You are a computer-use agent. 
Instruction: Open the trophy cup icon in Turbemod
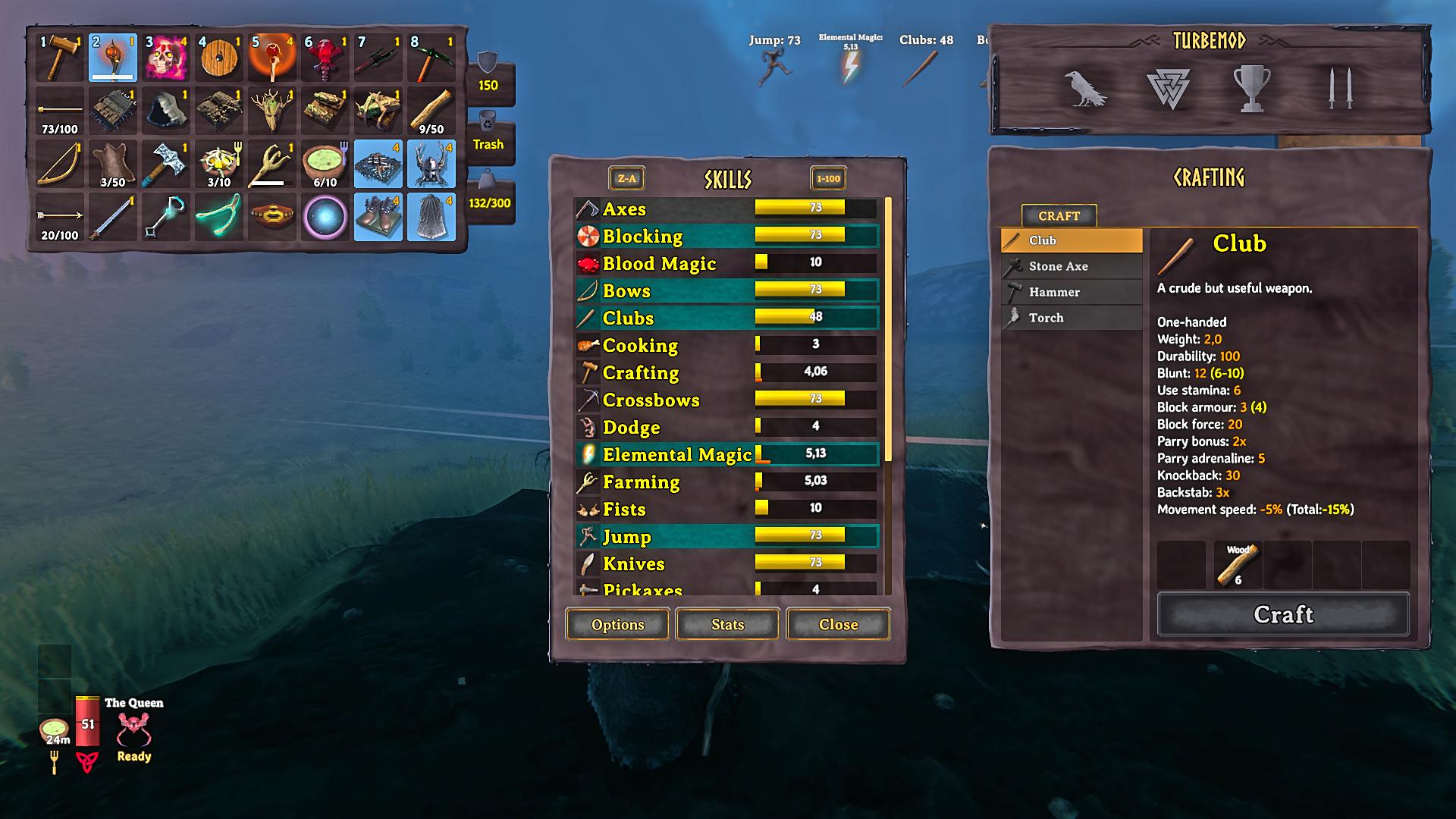[x=1252, y=88]
